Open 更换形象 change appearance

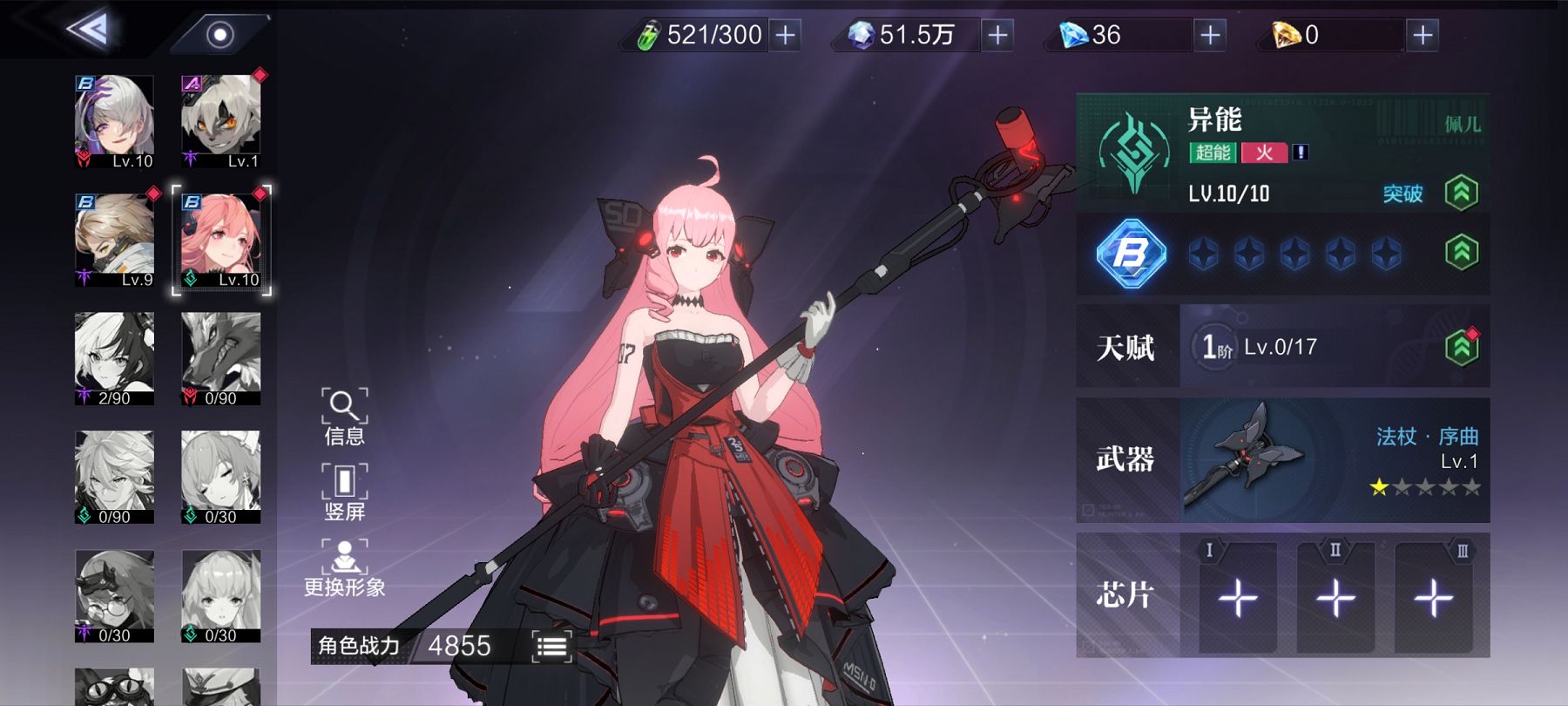click(x=344, y=567)
